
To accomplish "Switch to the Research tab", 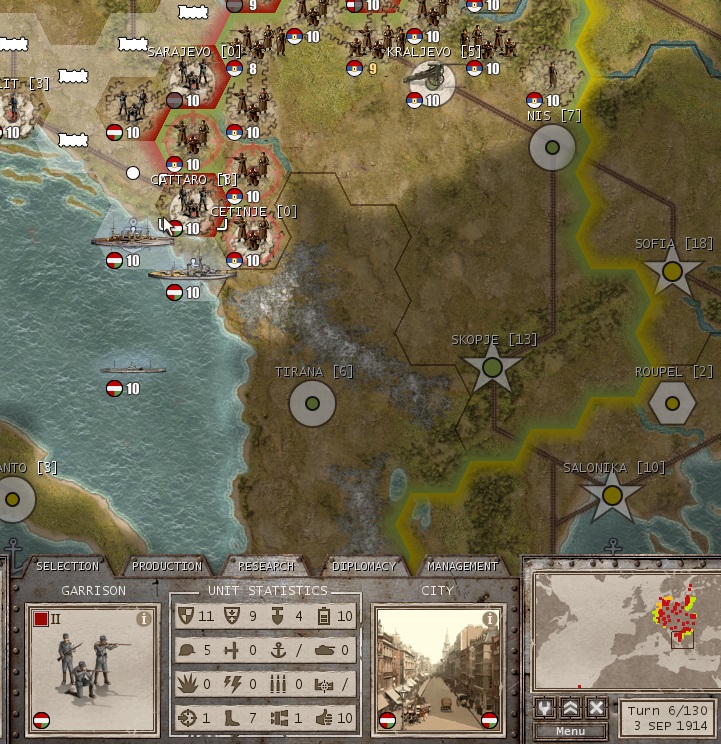I will coord(265,566).
